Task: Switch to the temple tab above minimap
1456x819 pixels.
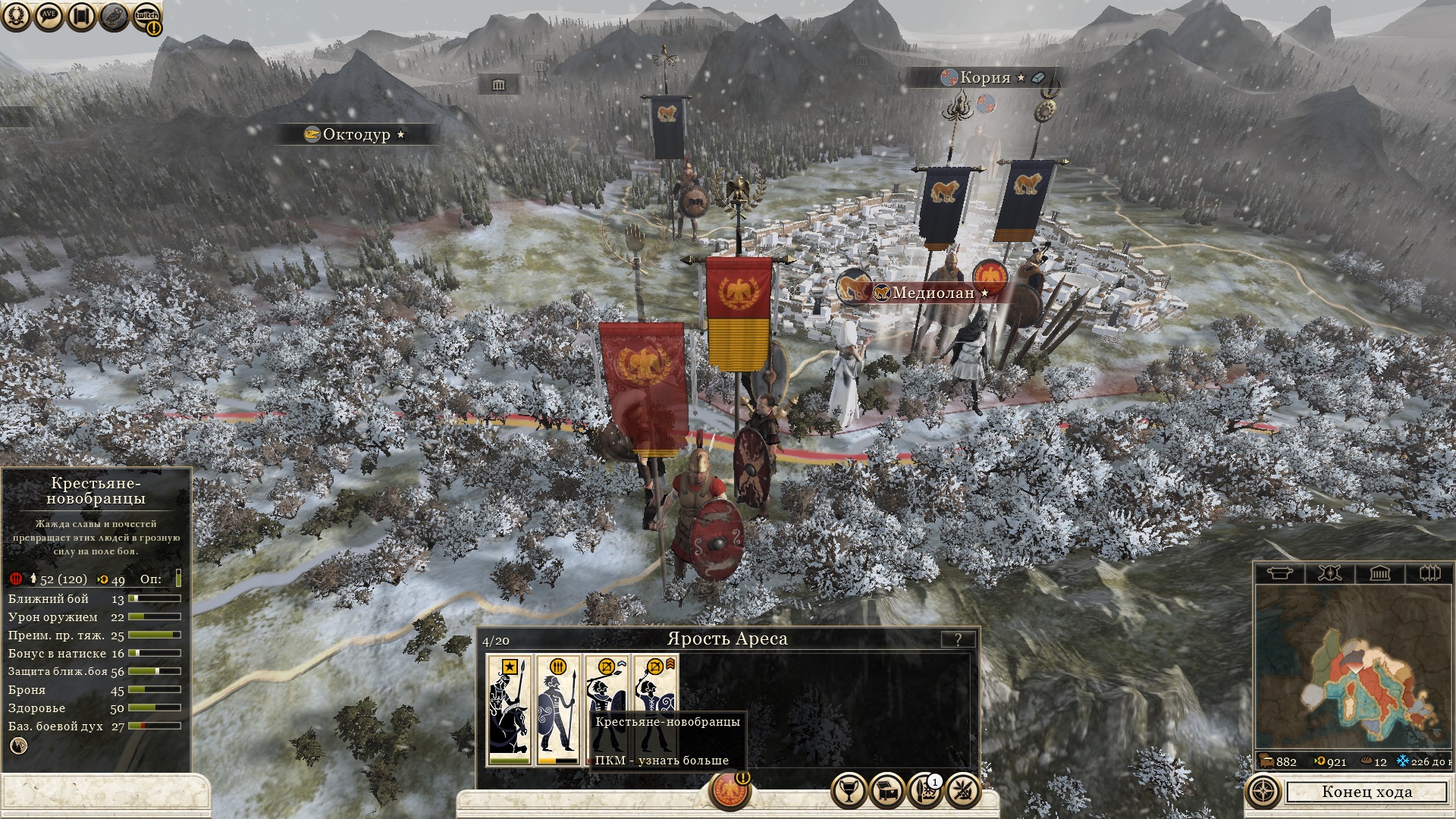Action: (x=1380, y=573)
